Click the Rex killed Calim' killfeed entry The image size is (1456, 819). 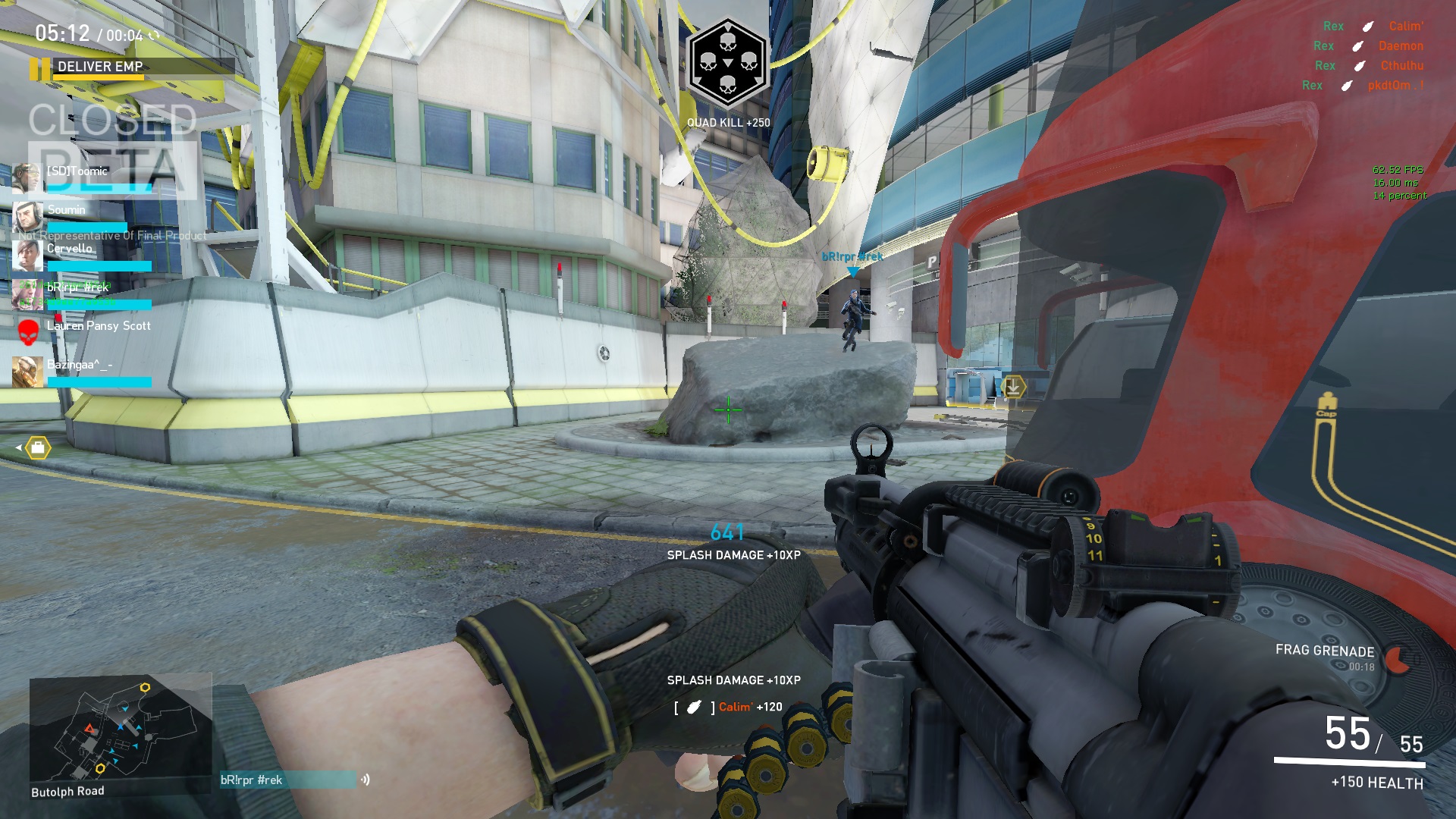(x=1373, y=27)
